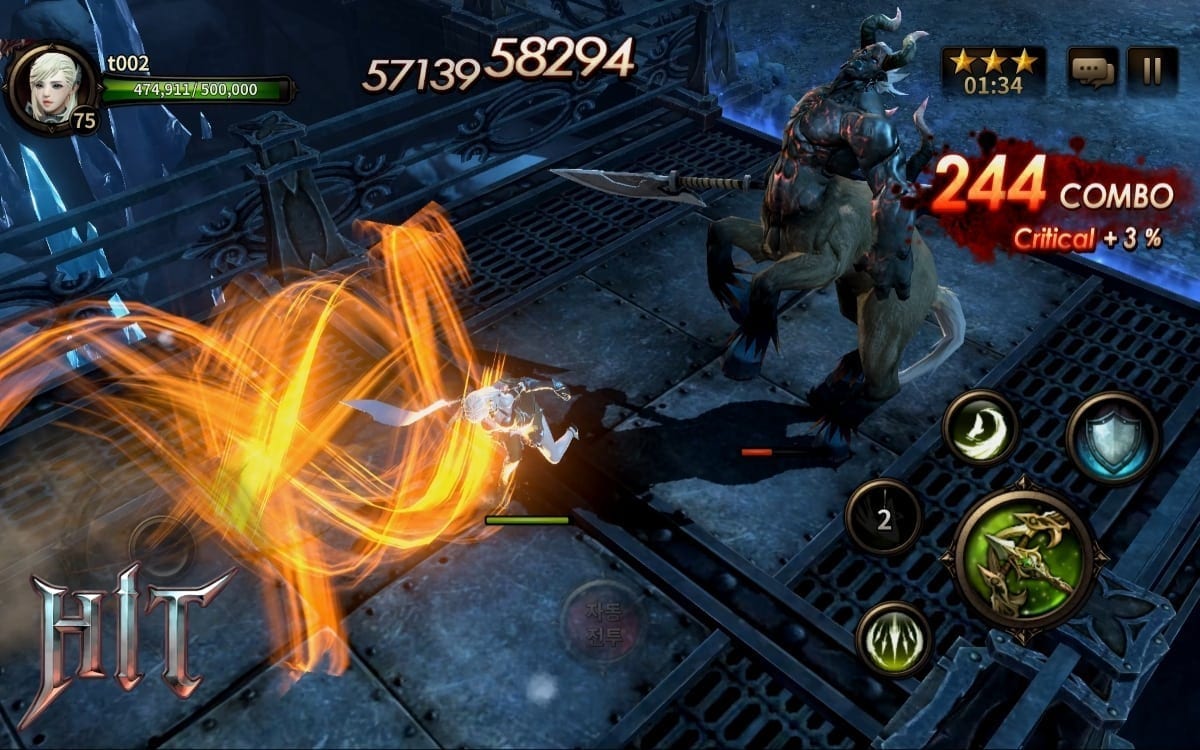Use the white crescent slash skill
Screen dimensions: 1200x750
(x=980, y=428)
